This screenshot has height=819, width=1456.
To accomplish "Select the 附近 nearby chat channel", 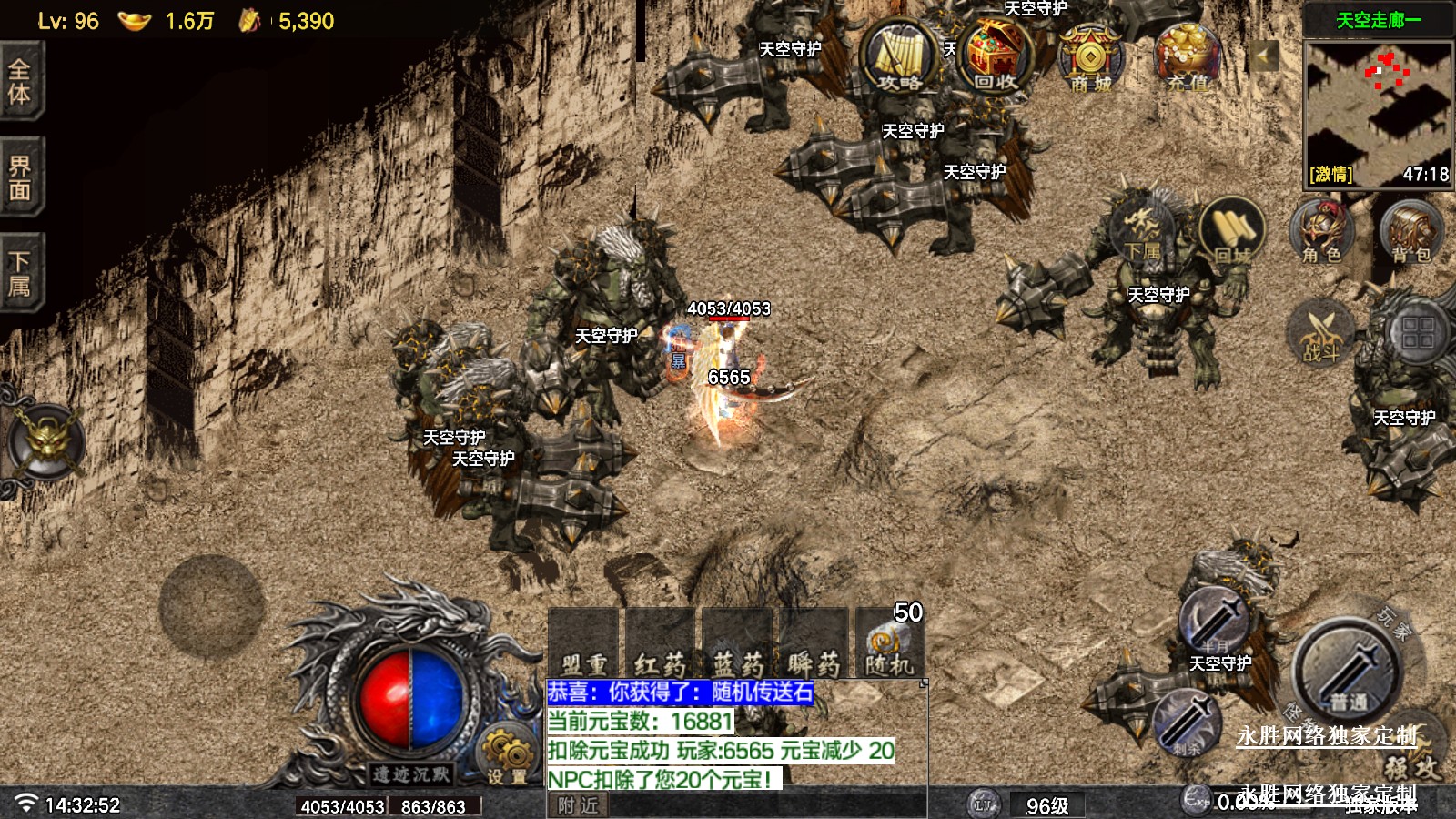I will pyautogui.click(x=579, y=805).
